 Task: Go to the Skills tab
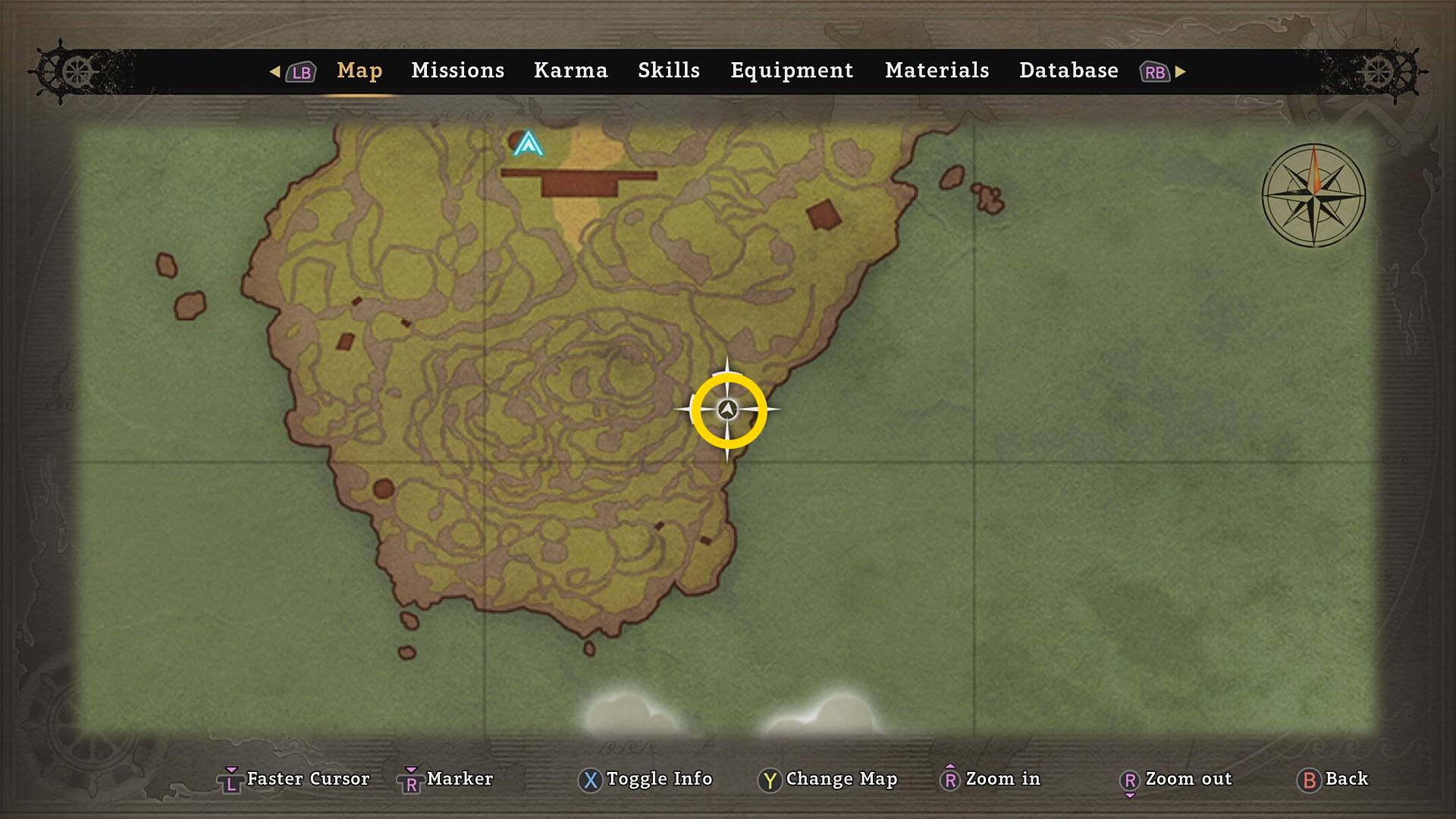(668, 71)
